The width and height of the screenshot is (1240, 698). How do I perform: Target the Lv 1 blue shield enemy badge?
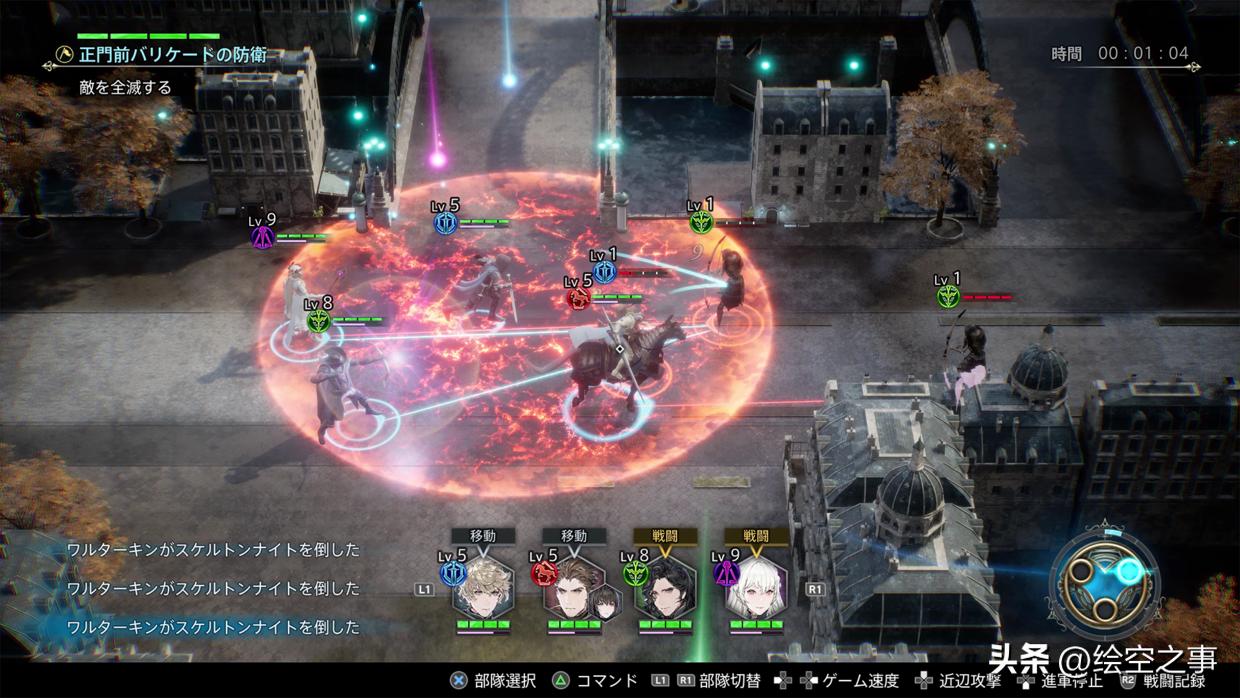tap(604, 272)
